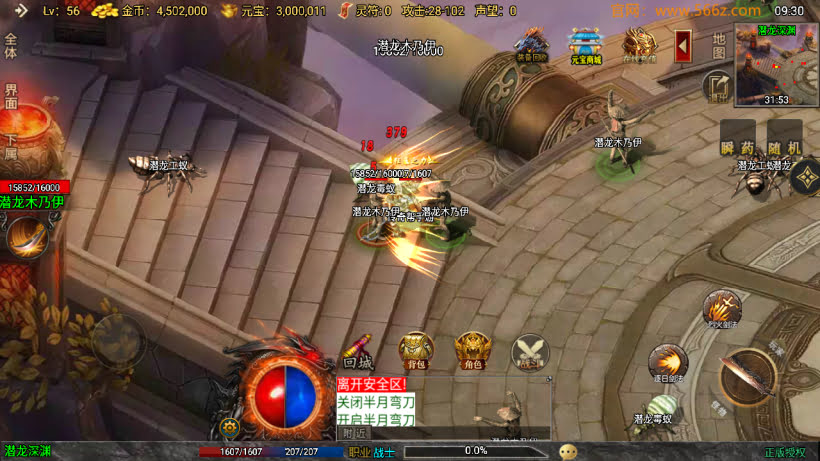Open the 装备回收 equipment recycle icon
Image resolution: width=820 pixels, height=461 pixels.
pos(531,44)
